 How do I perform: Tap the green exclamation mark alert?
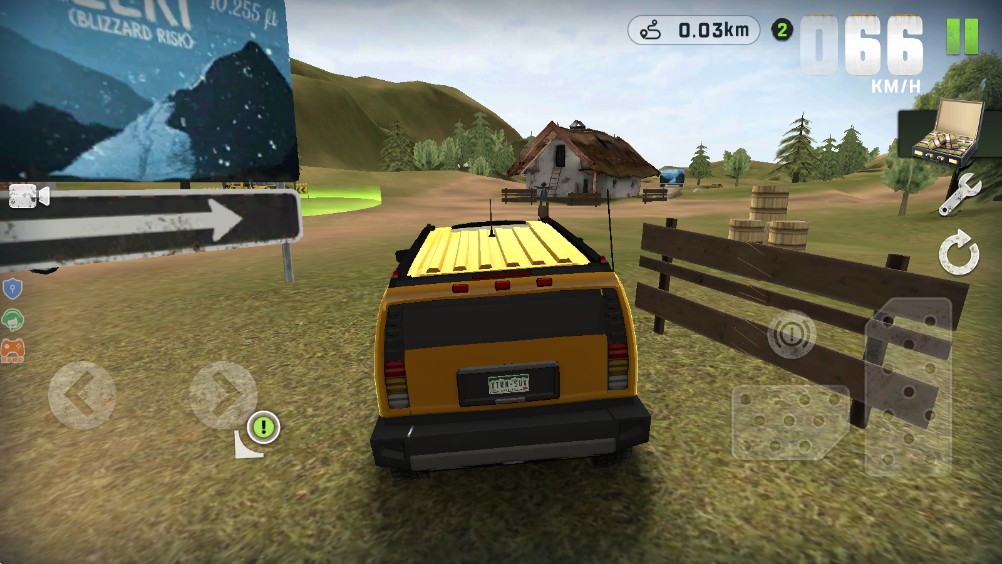[x=263, y=427]
